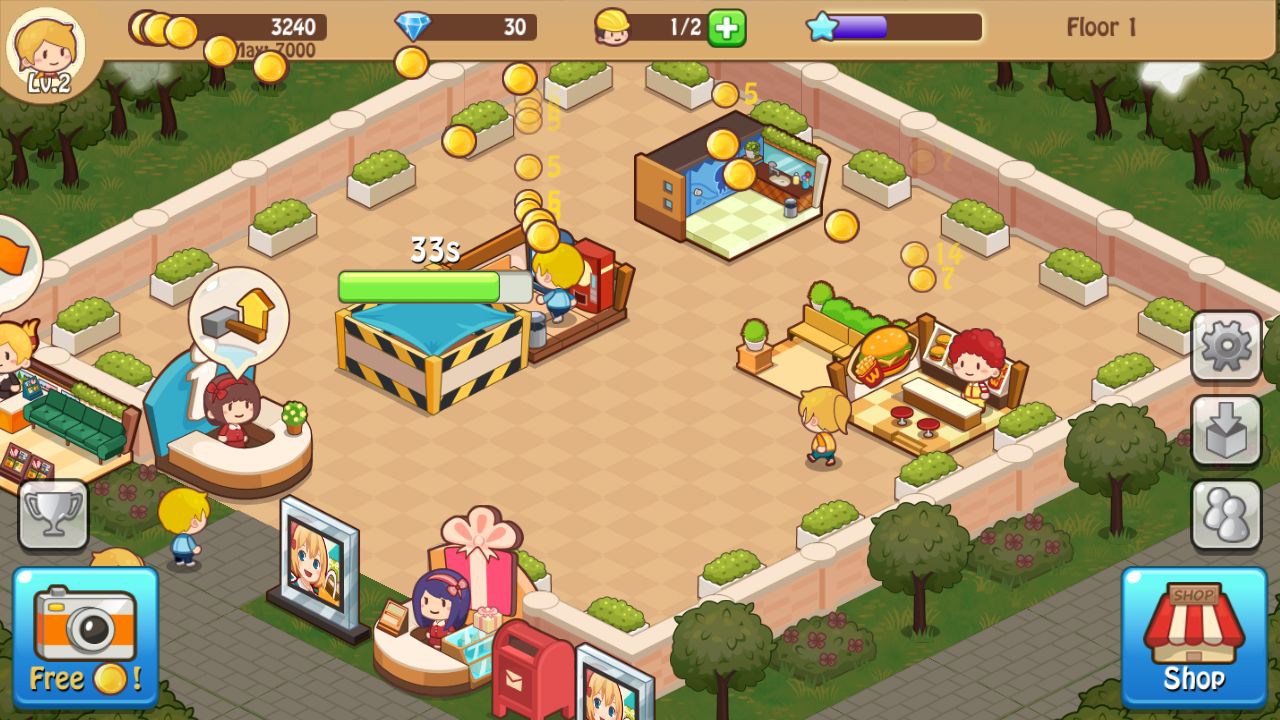Select the trophy achievements icon
The width and height of the screenshot is (1280, 720).
tap(53, 514)
